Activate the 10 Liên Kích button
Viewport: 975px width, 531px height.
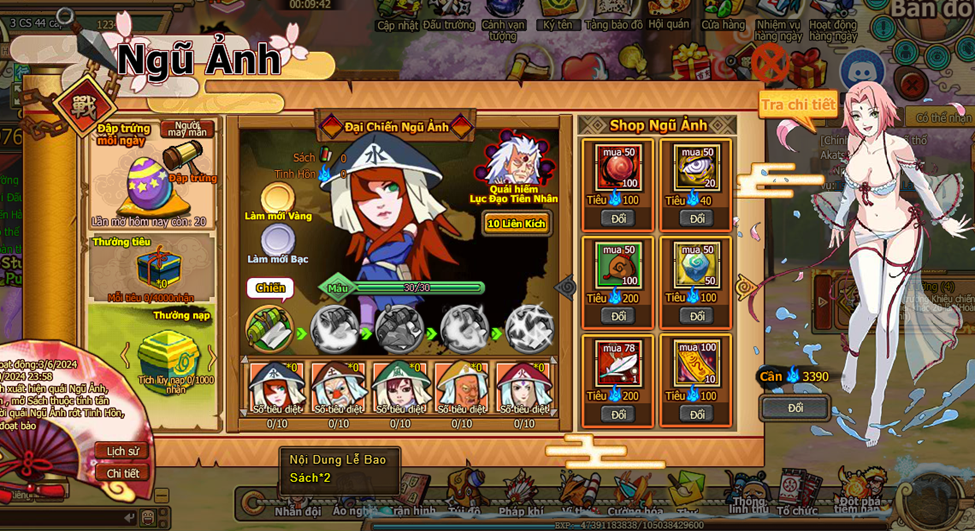(x=516, y=223)
